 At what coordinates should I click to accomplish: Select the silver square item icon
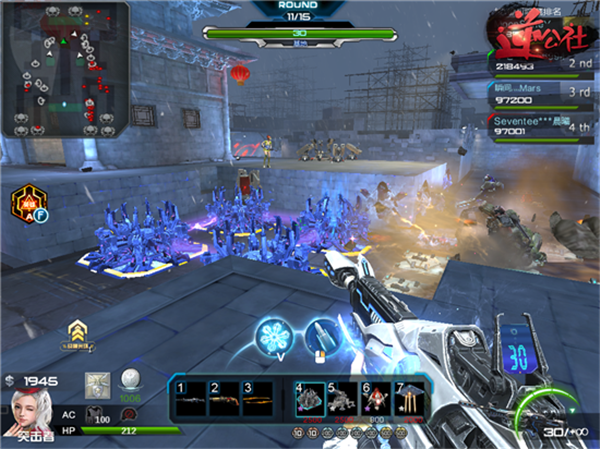click(97, 384)
